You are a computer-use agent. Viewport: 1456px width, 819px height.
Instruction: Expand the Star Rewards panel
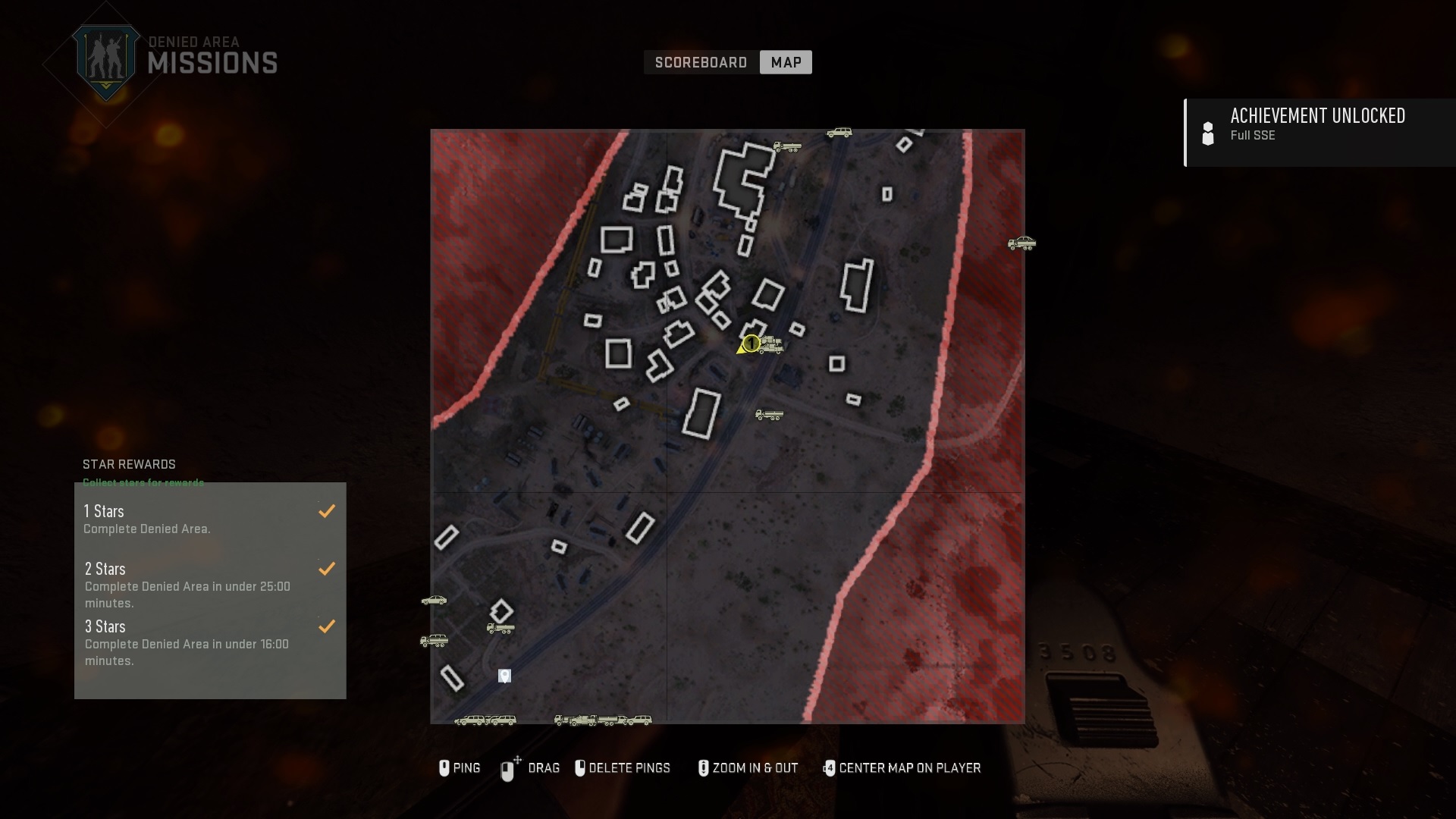pyautogui.click(x=129, y=464)
